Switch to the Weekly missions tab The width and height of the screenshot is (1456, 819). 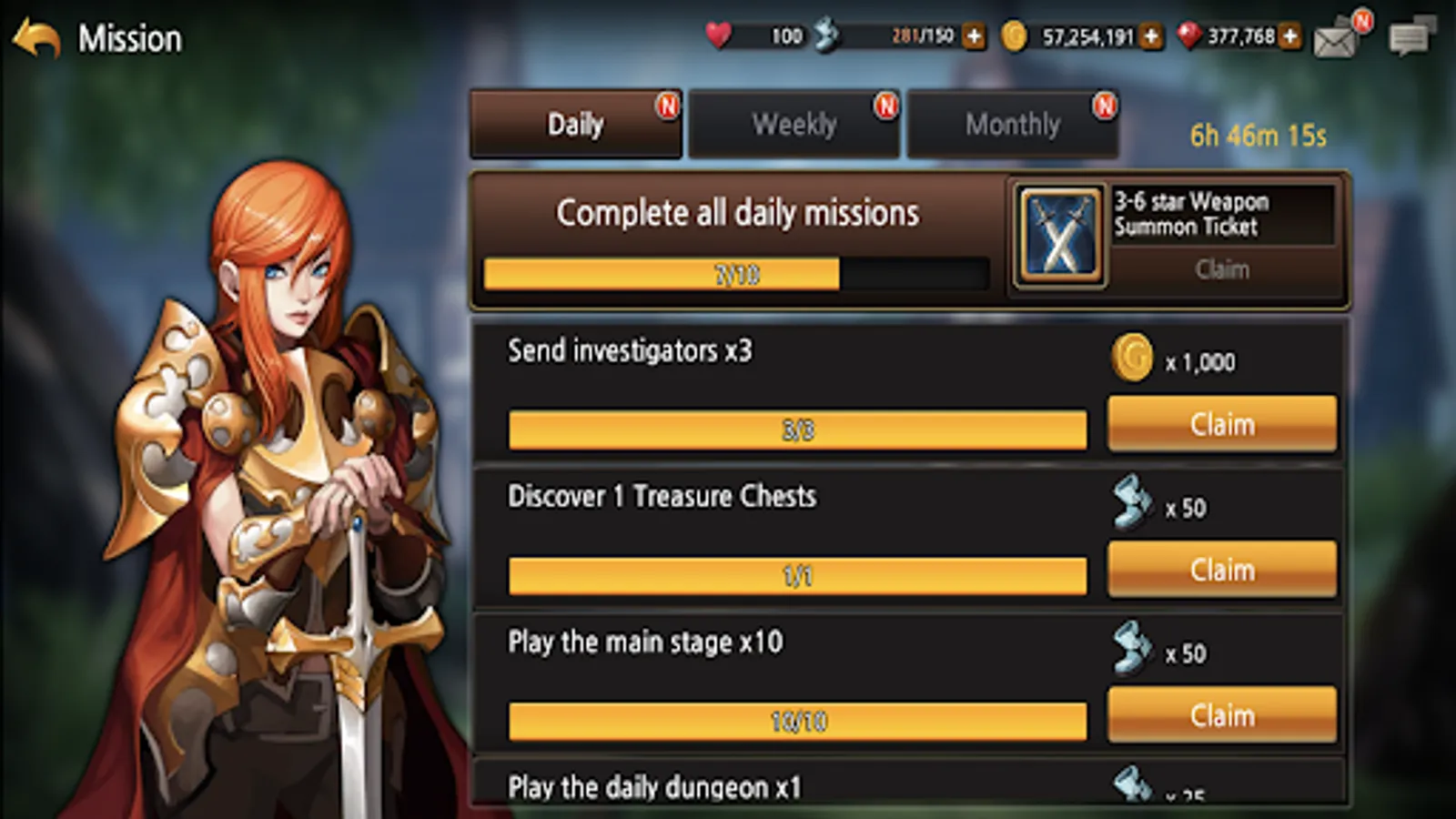794,123
